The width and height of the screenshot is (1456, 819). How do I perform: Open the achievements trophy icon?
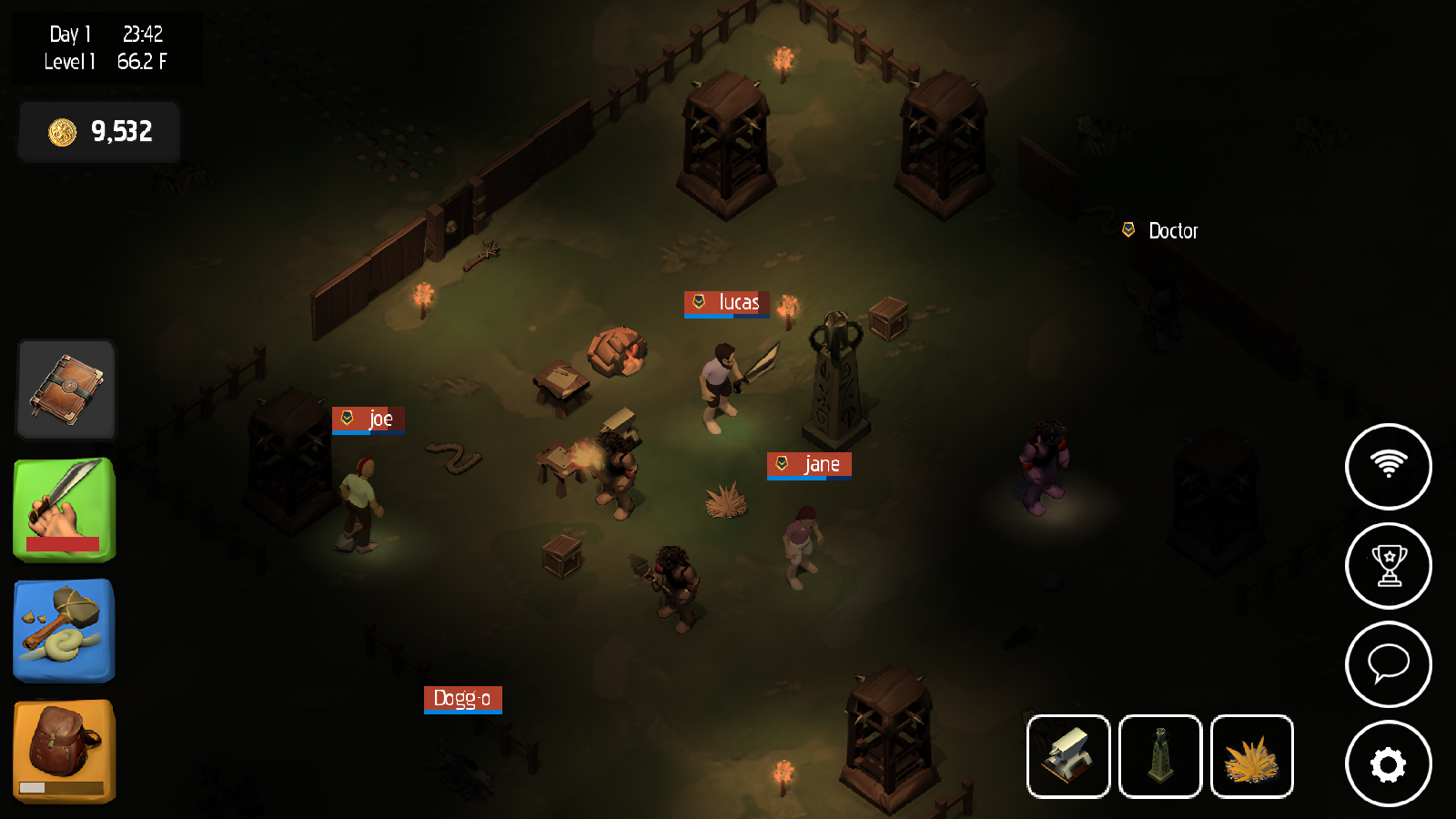1389,565
